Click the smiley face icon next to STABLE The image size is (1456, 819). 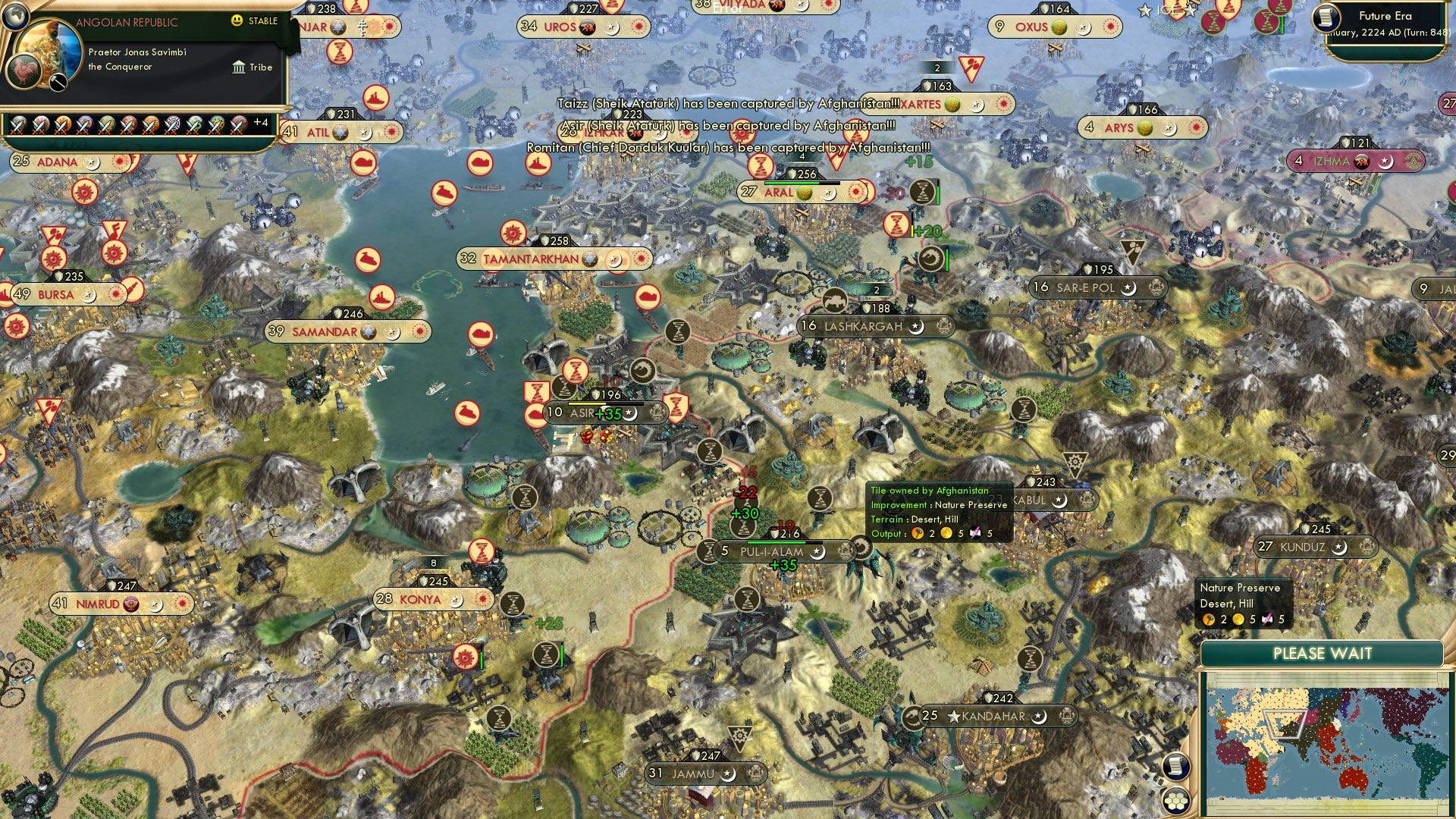tap(237, 21)
